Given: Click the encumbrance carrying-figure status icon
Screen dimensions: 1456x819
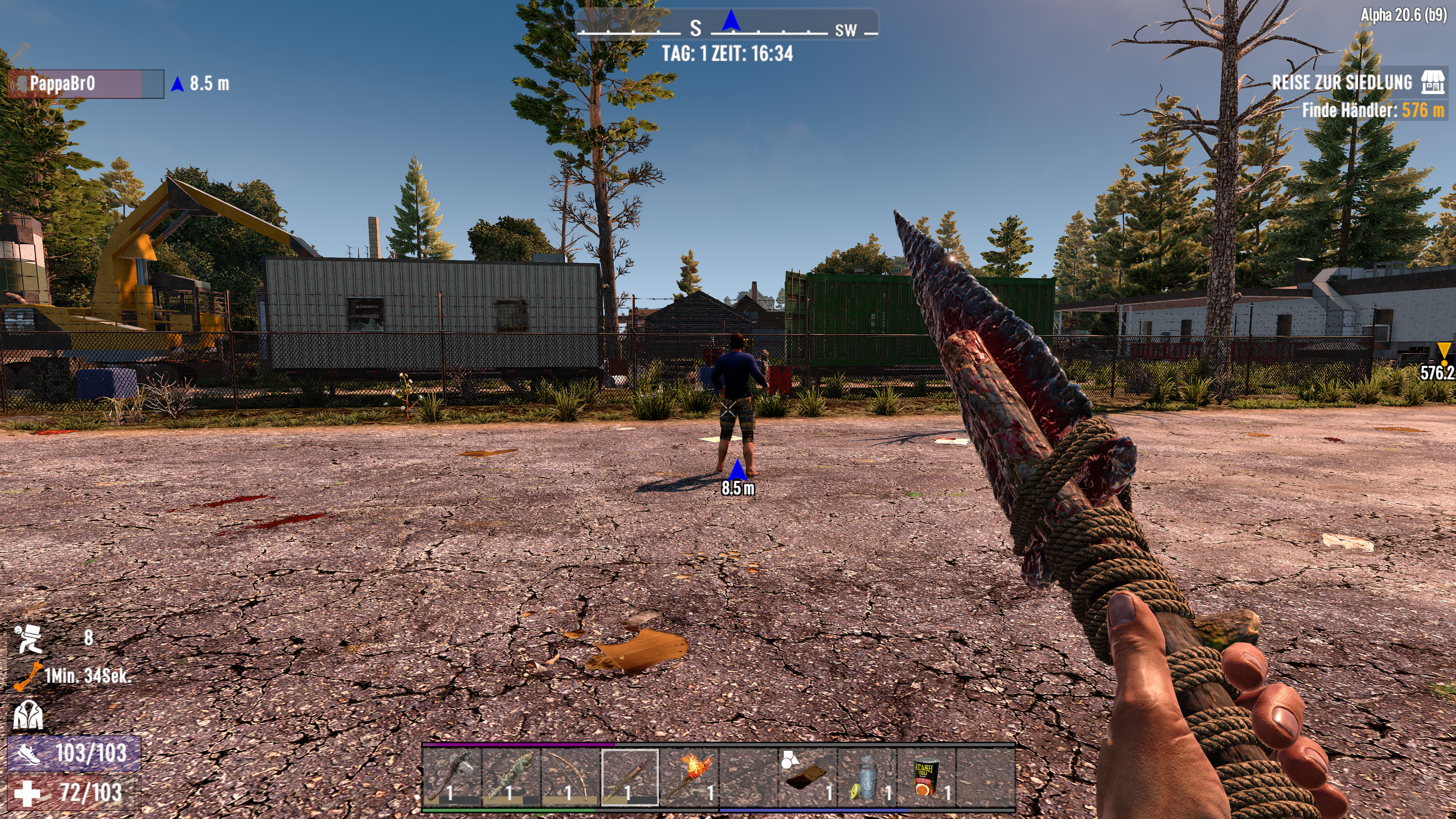Looking at the screenshot, I should coord(28,639).
